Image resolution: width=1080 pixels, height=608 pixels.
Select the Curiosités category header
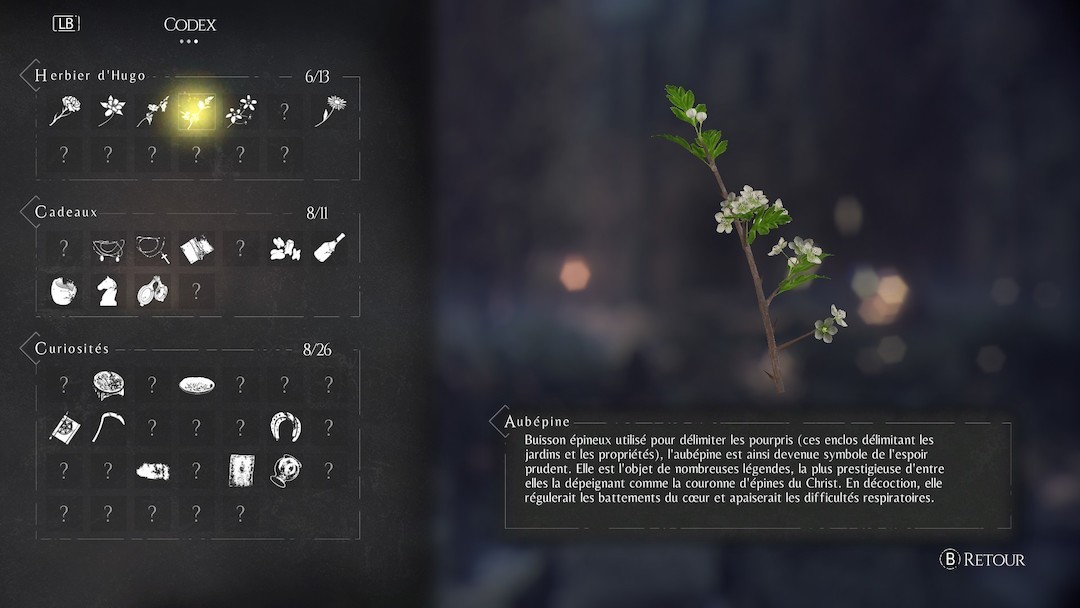coord(72,349)
